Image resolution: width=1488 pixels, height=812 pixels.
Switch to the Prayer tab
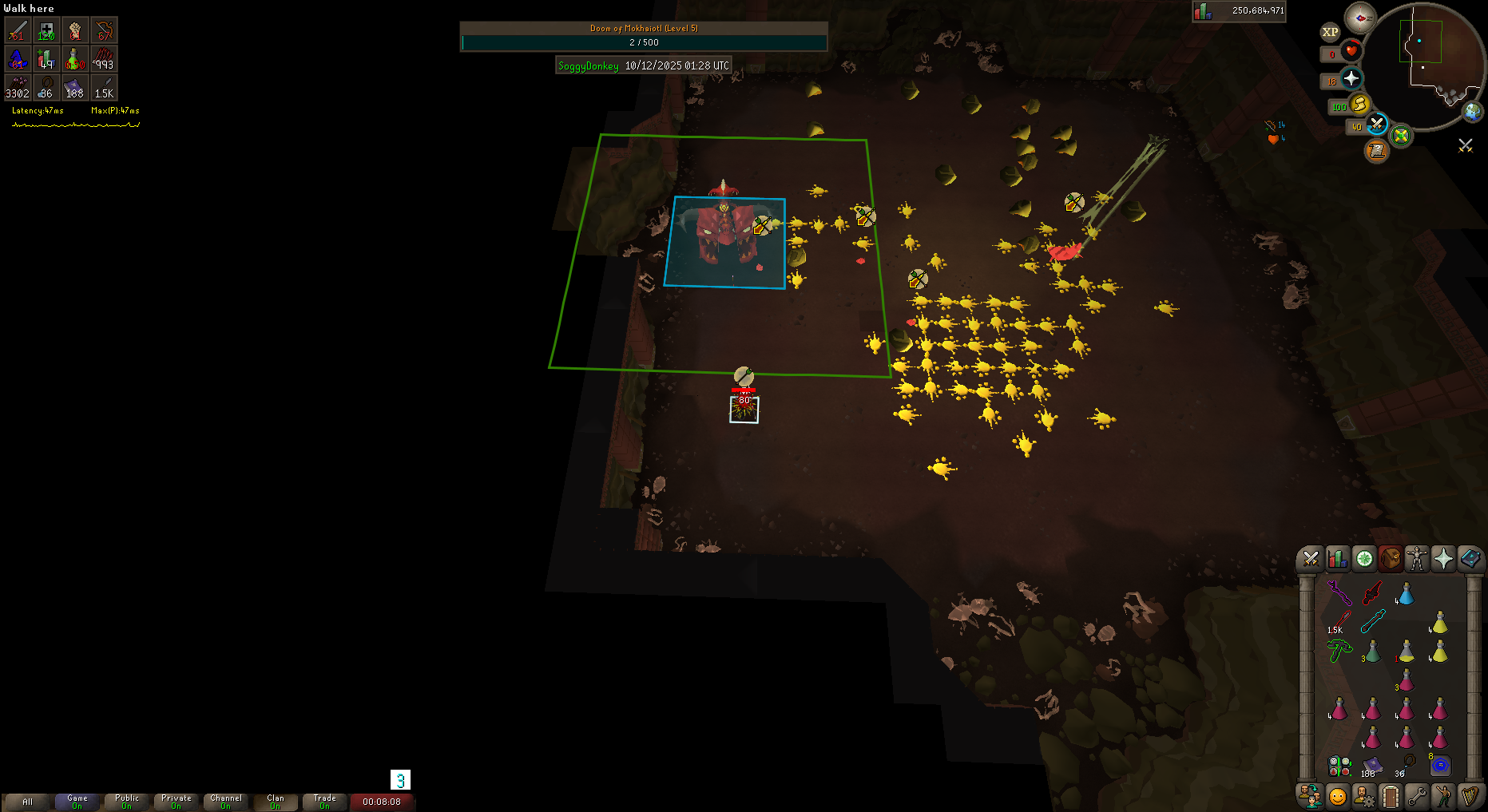[1443, 559]
